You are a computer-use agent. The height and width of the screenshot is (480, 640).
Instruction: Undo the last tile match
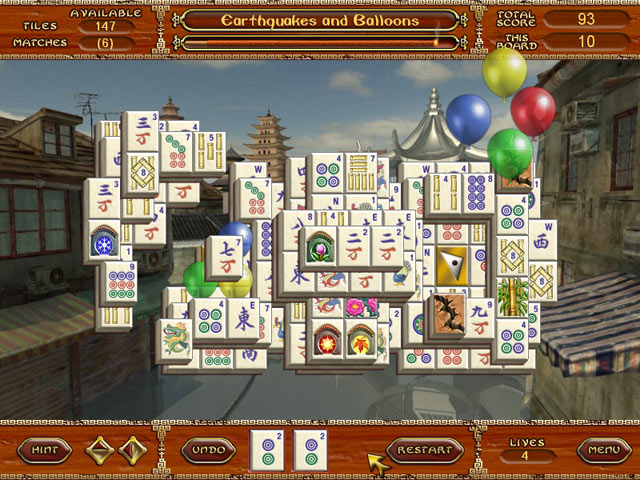tap(208, 450)
